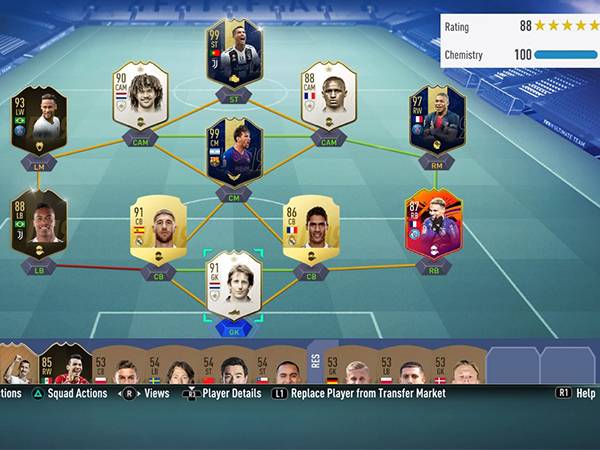Screen dimensions: 600x450
Task: Select the 88 CAM icon card
Action: pos(328,96)
